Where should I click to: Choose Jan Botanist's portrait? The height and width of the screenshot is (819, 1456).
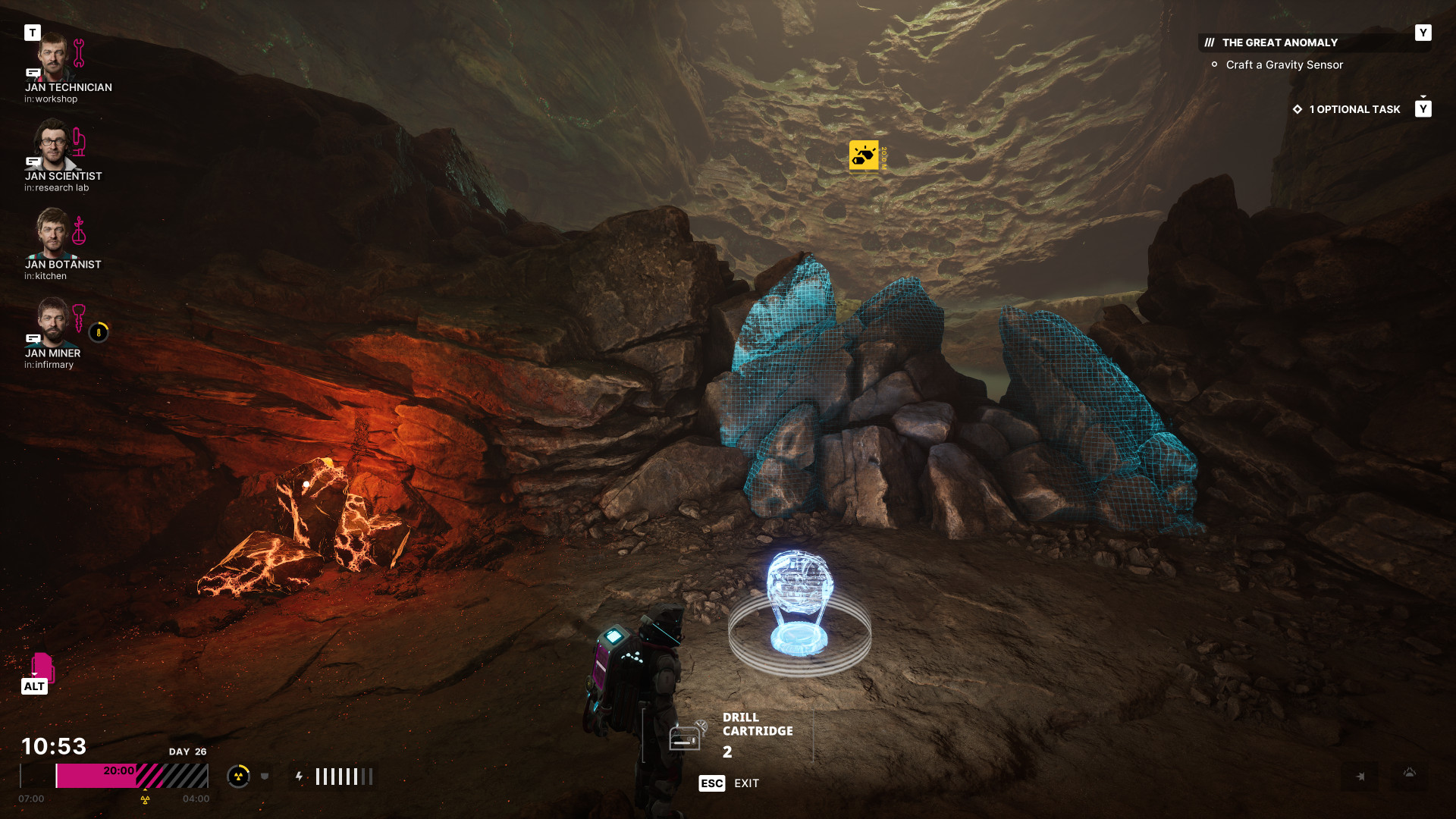[x=53, y=234]
